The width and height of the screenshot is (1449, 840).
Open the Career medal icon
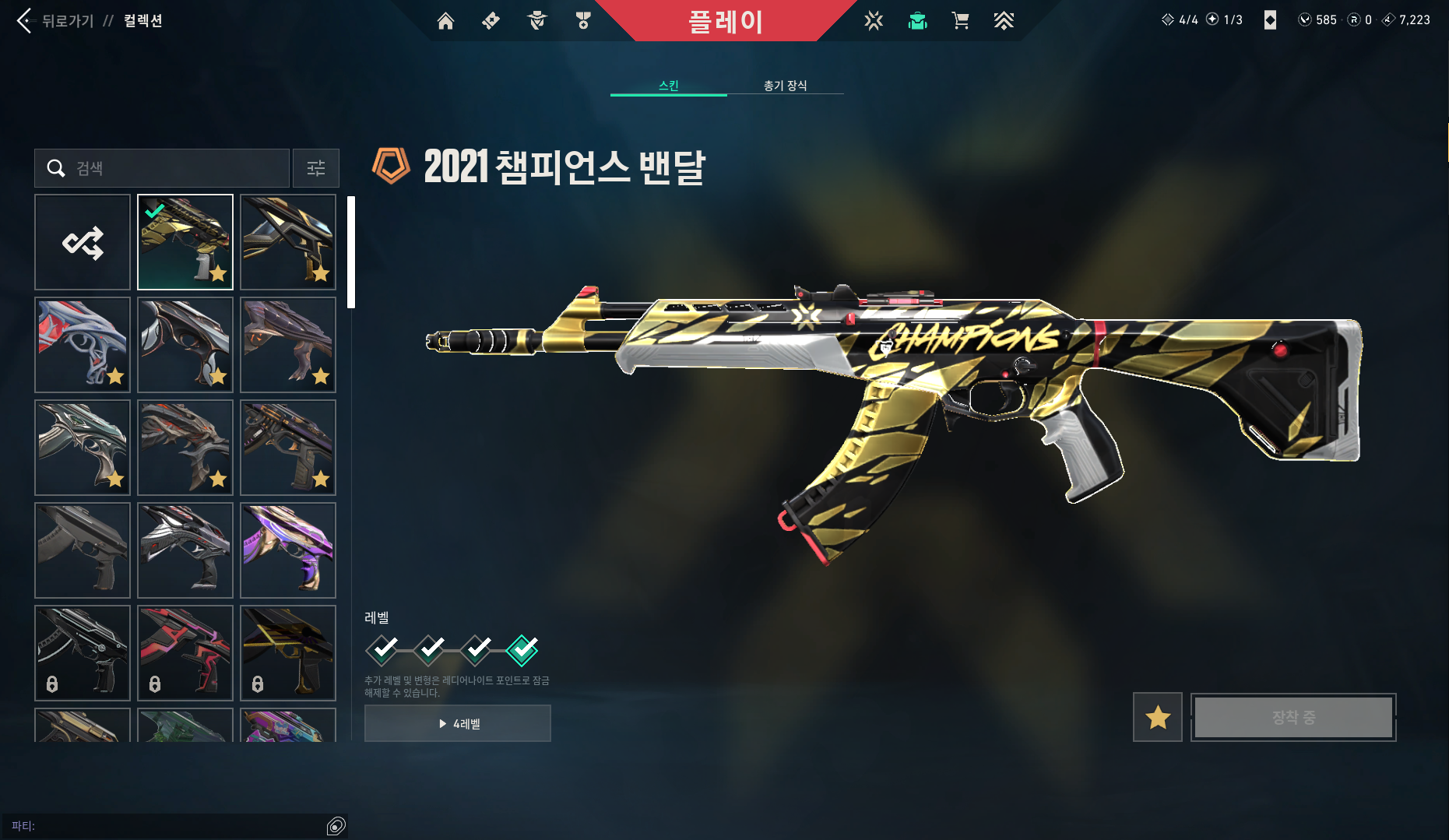[581, 21]
